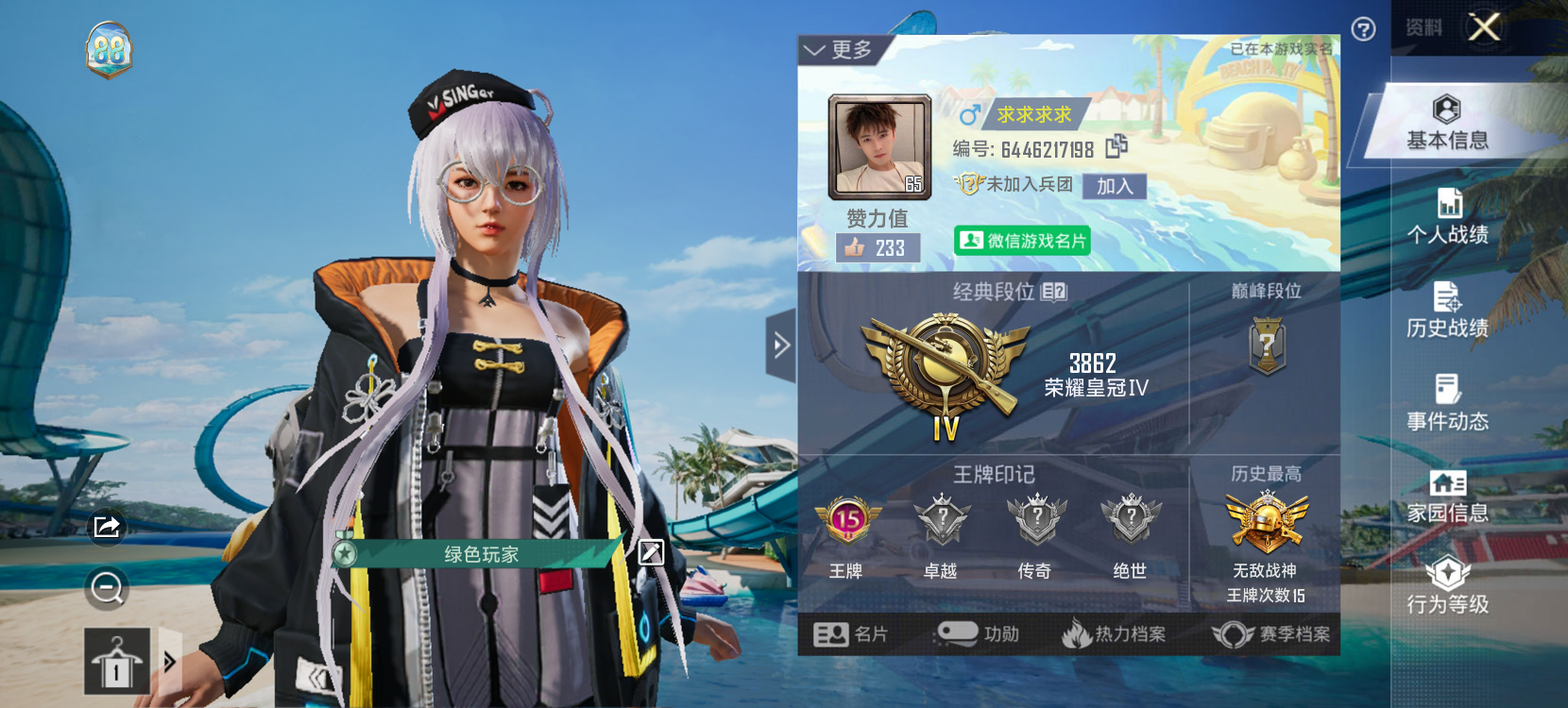The image size is (1568, 708).
Task: Open the 赛季档案 section
Action: [x=1271, y=634]
